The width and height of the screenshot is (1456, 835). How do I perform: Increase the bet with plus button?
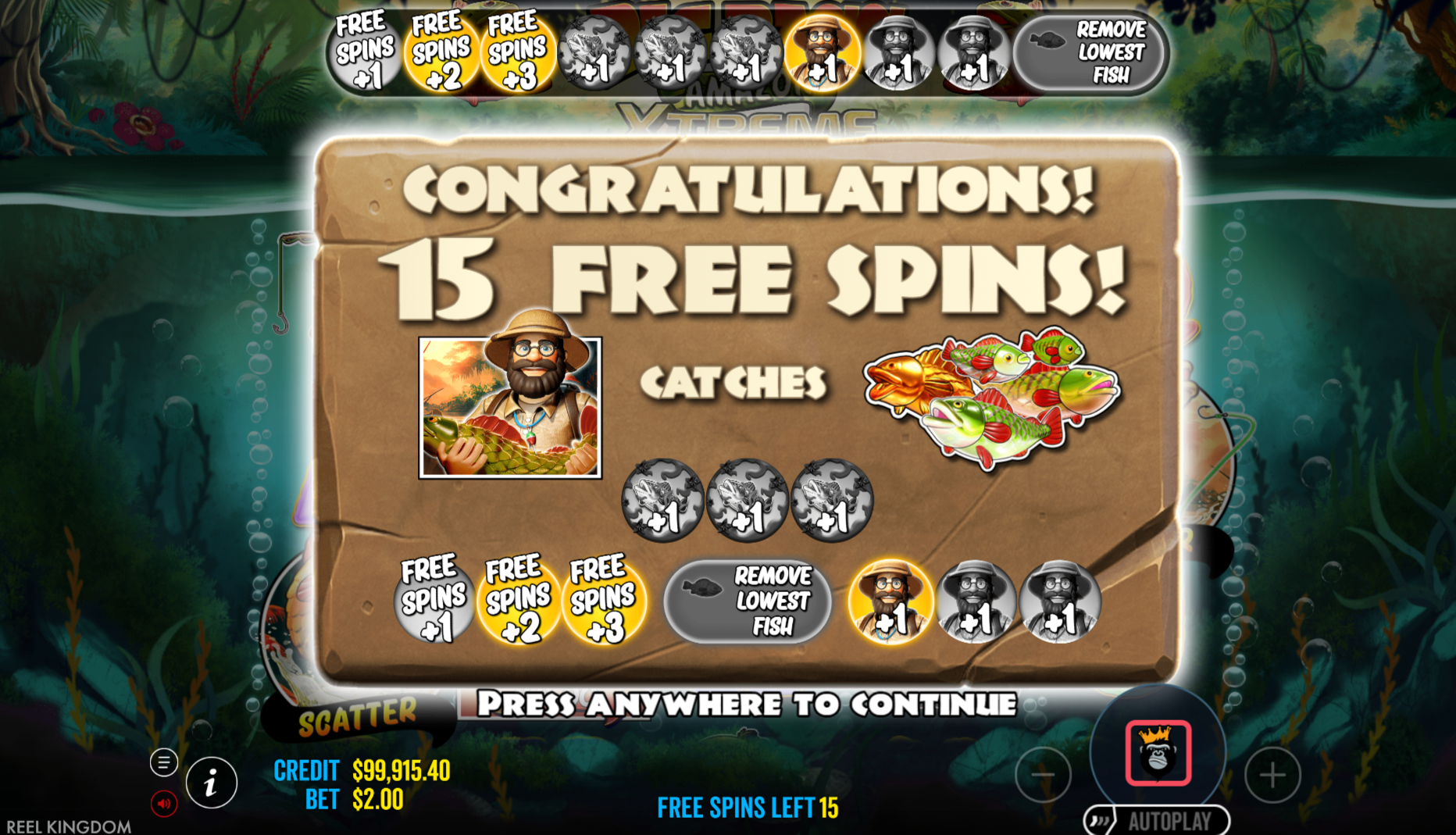pos(1272,775)
